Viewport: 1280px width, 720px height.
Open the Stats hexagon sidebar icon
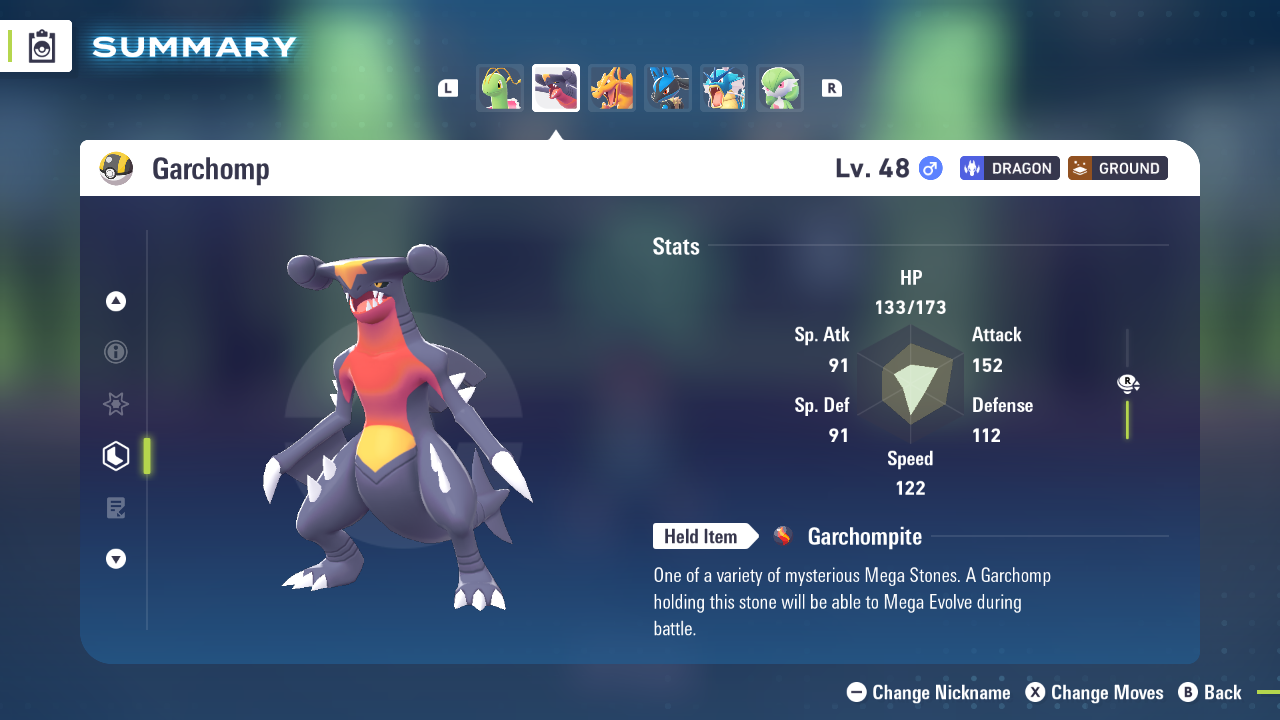coord(115,455)
